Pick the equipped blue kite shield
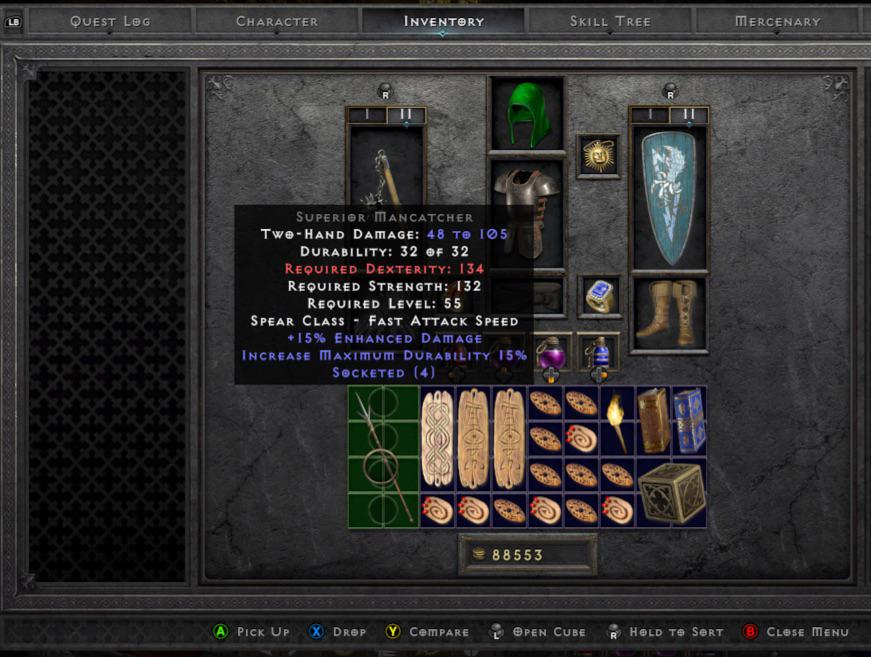The height and width of the screenshot is (657, 871). click(668, 197)
